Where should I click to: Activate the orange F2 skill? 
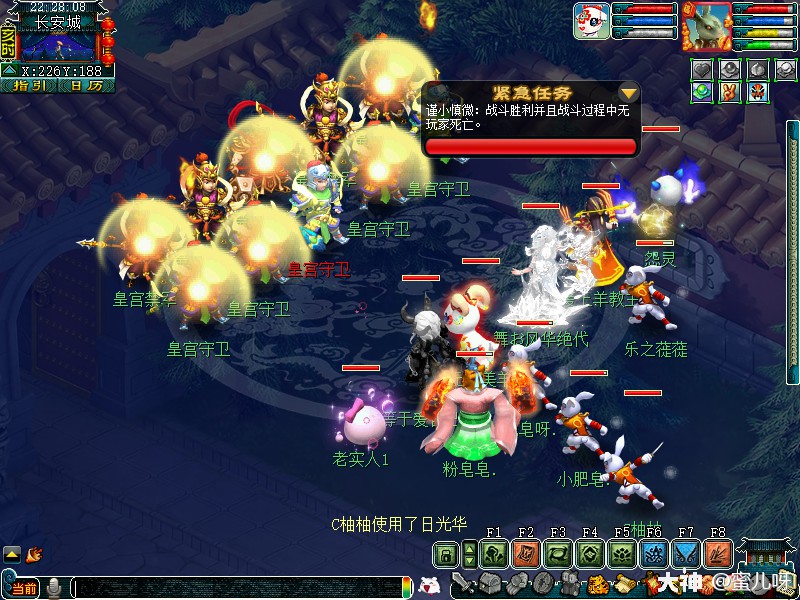coord(526,553)
